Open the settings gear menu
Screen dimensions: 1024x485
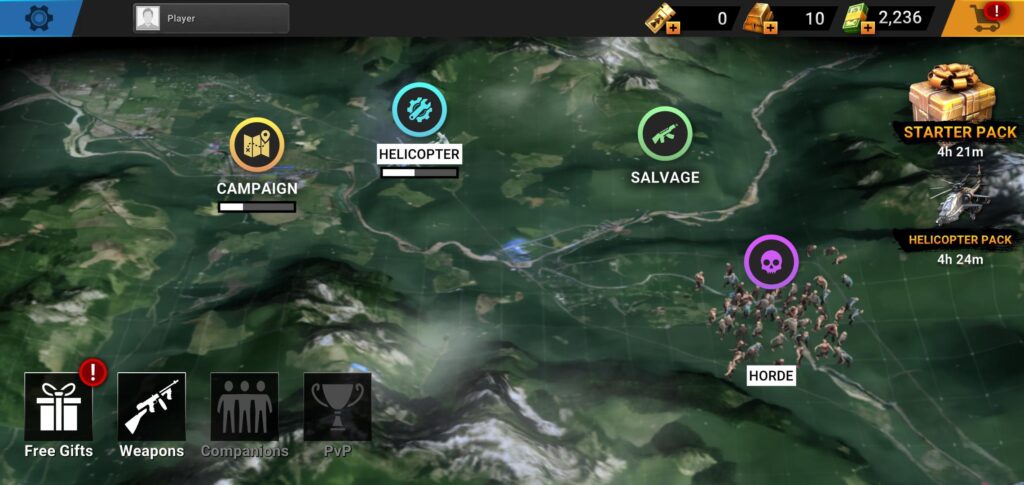(39, 17)
